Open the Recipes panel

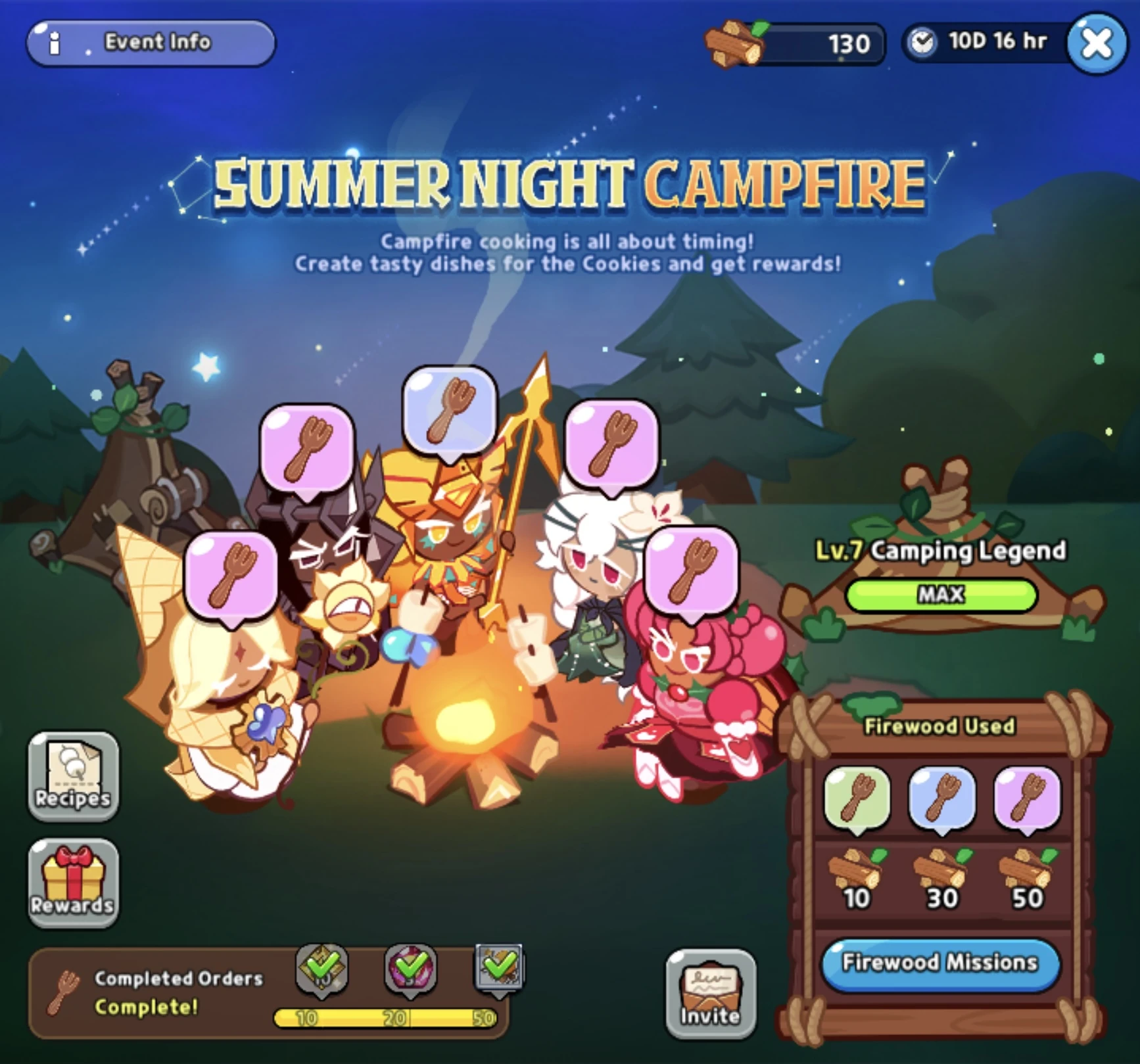point(73,779)
